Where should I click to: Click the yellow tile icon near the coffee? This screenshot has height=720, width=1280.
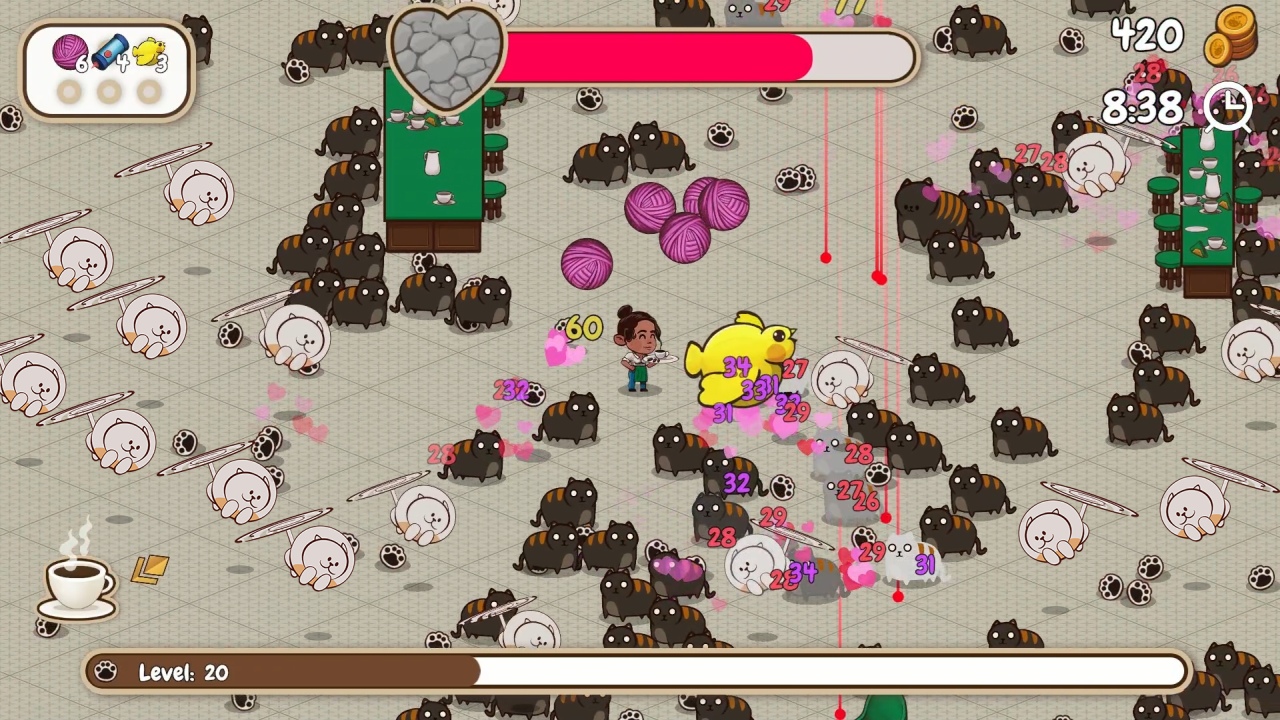[x=148, y=572]
